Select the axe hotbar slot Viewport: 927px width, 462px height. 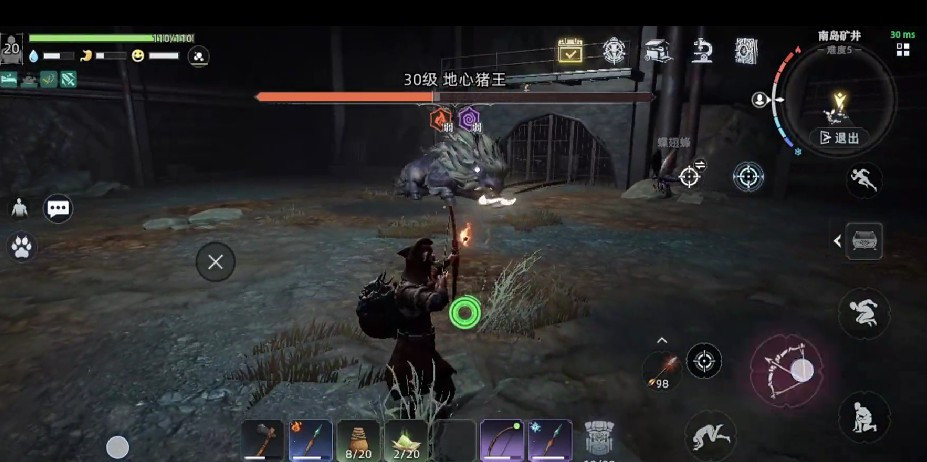click(x=262, y=440)
